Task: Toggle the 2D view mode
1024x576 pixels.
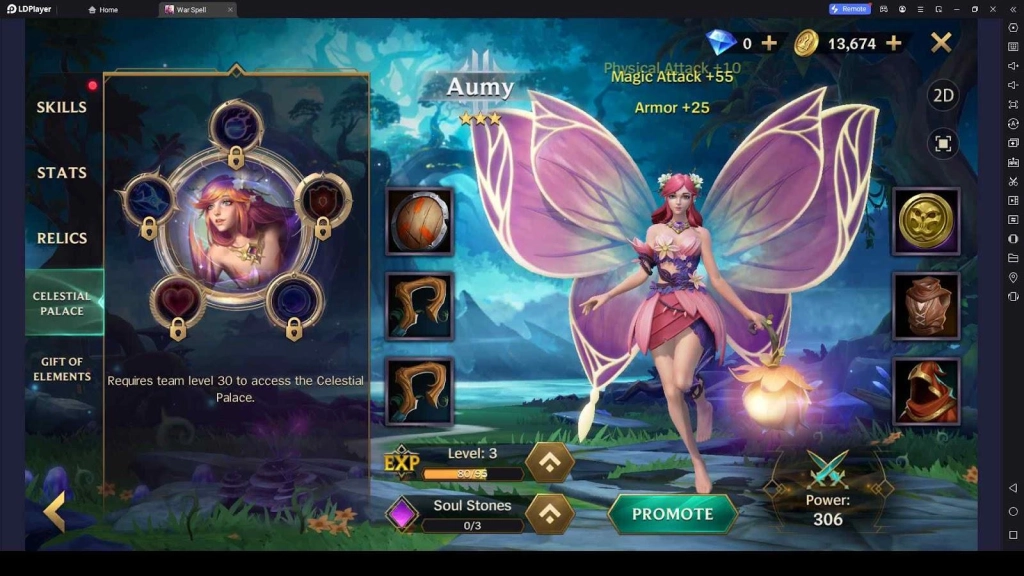Action: pyautogui.click(x=942, y=96)
